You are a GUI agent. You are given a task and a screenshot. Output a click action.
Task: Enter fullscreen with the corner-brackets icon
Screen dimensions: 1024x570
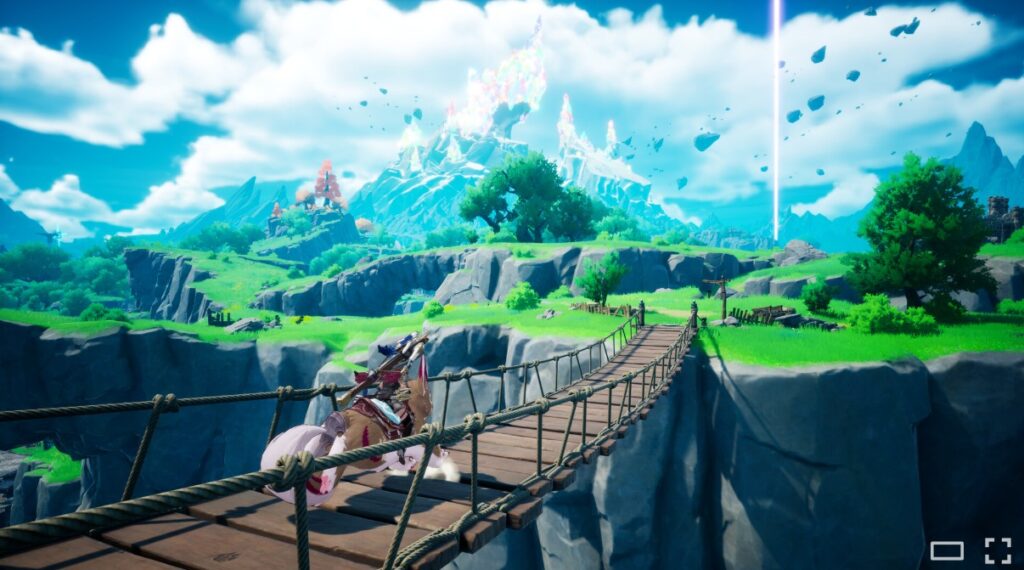[x=997, y=550]
